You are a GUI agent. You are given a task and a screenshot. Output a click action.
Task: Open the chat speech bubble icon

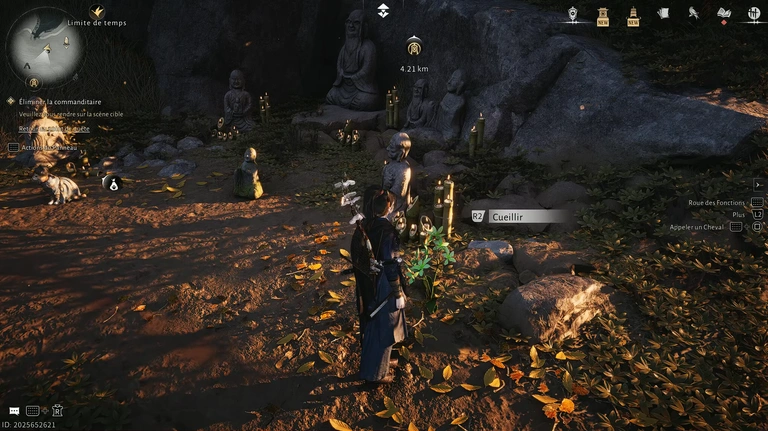click(x=14, y=411)
